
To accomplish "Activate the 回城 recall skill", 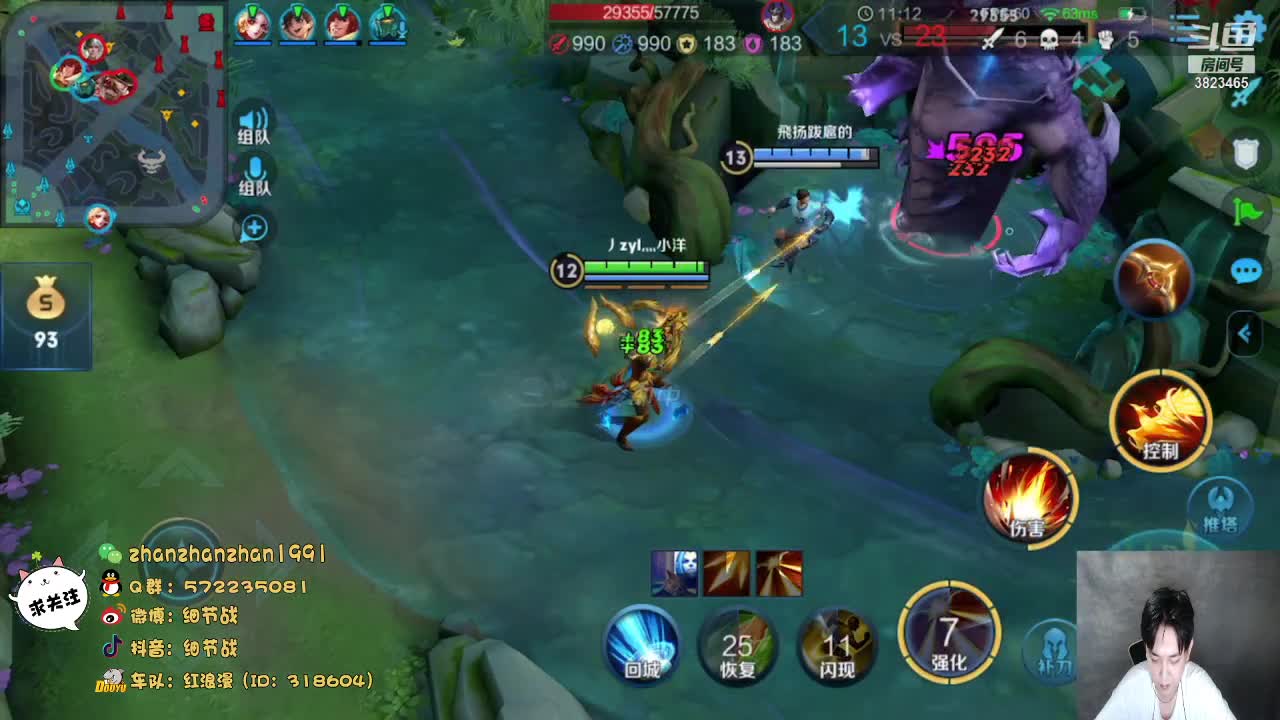I will coord(642,645).
